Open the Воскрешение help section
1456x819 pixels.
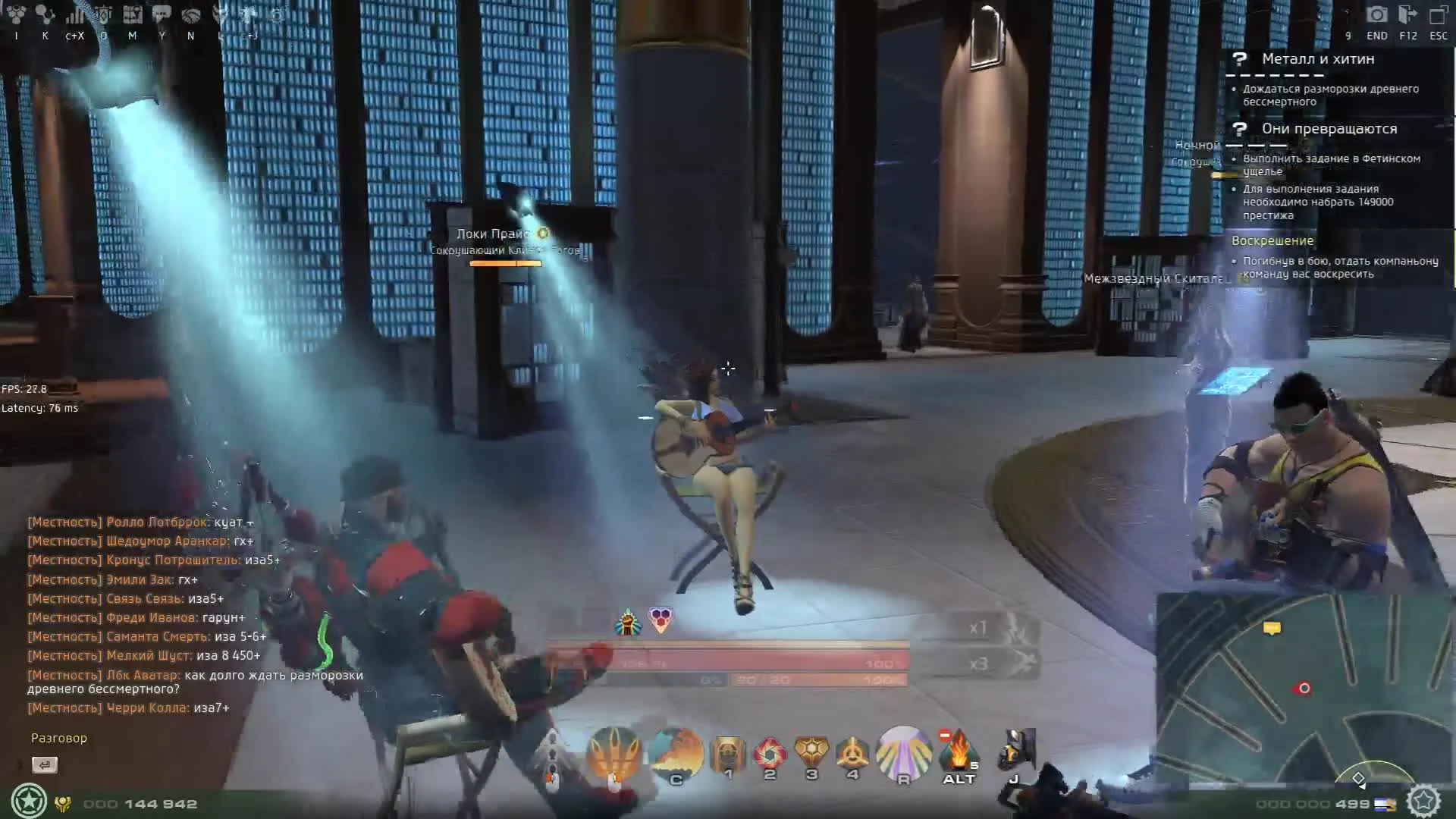tap(1273, 240)
